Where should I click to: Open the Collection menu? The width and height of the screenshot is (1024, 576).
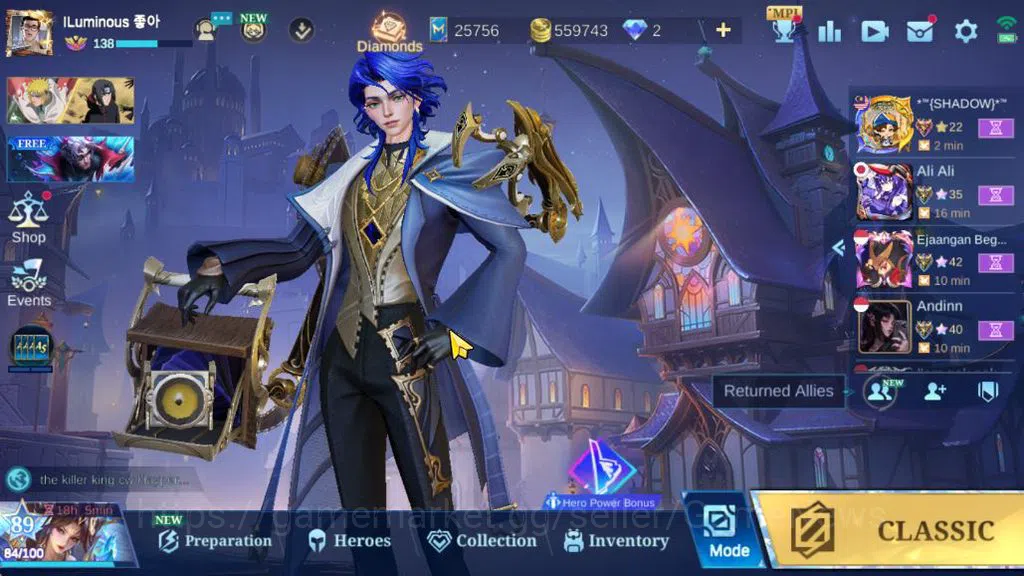click(x=483, y=541)
